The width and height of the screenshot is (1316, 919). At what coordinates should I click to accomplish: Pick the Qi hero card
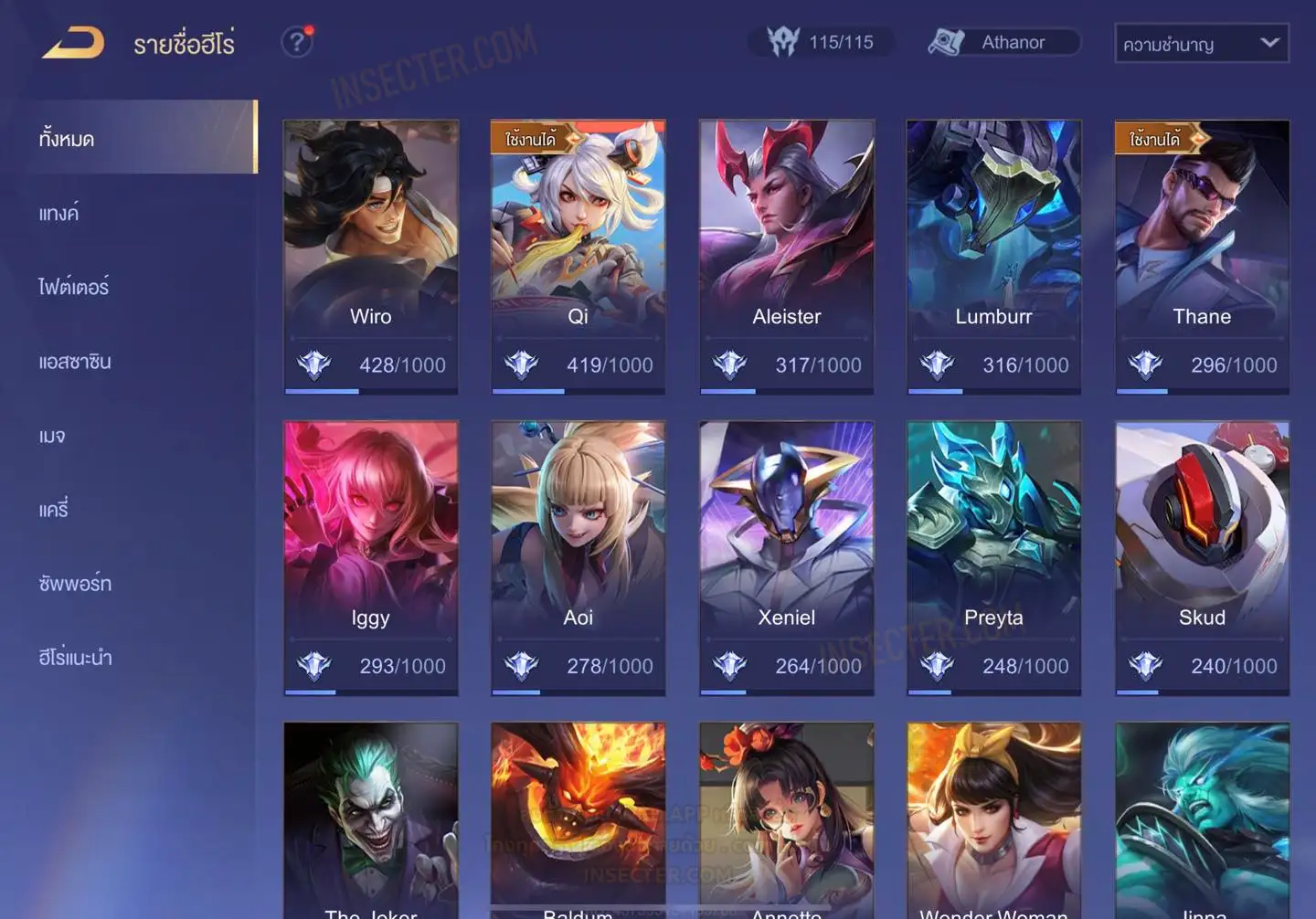point(578,256)
